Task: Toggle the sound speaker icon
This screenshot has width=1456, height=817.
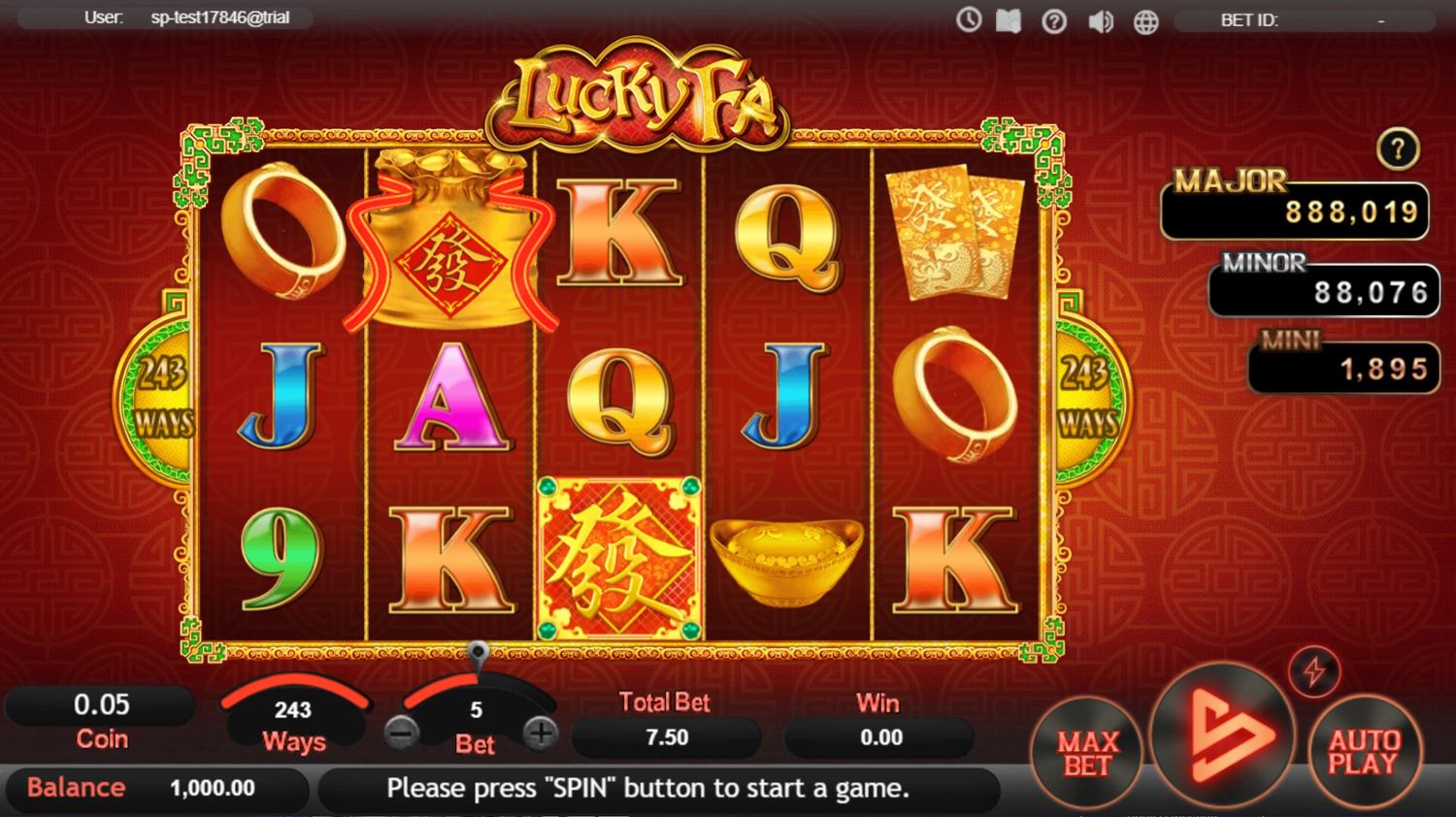Action: pos(1100,20)
